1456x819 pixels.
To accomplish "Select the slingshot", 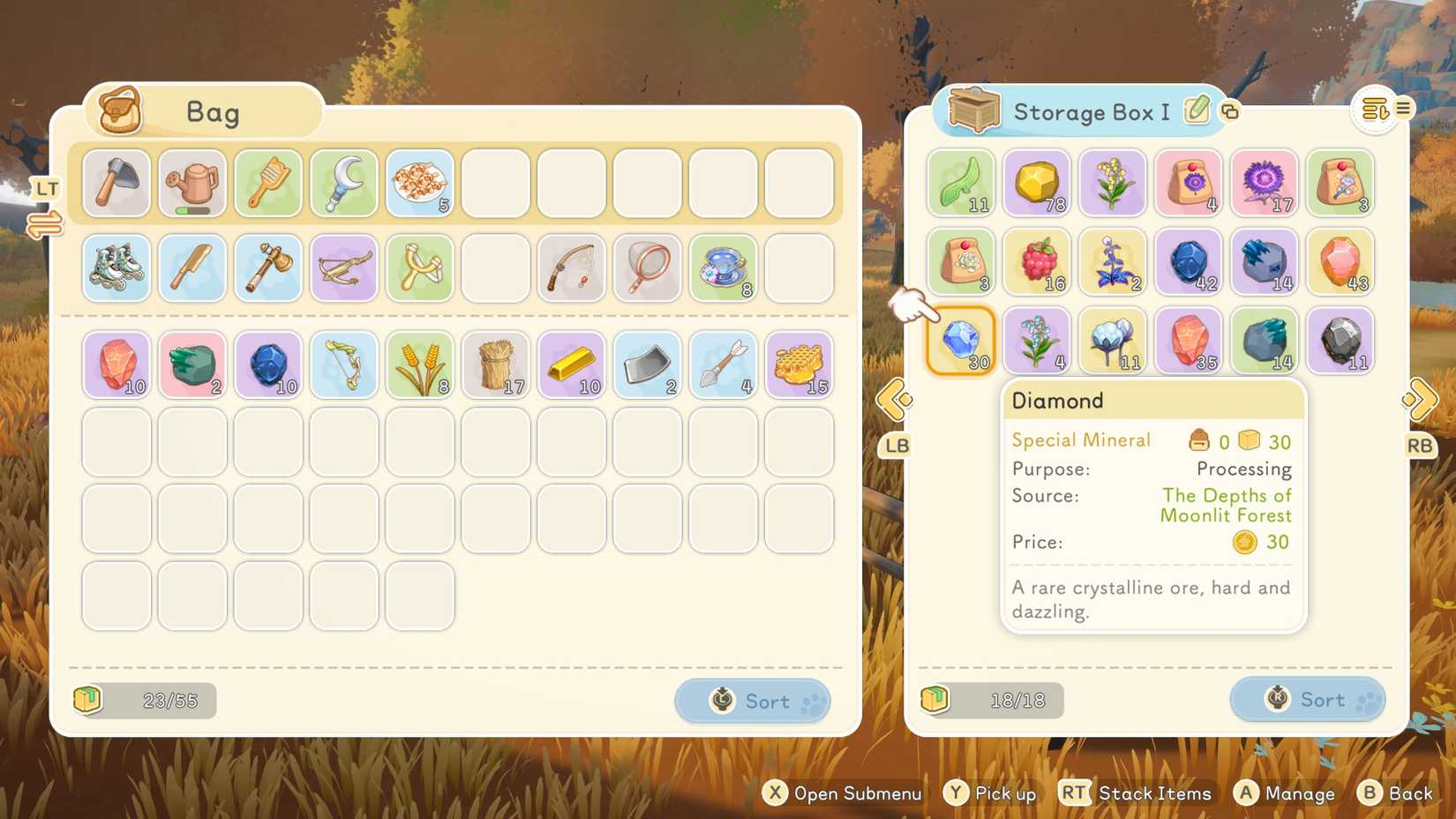I will click(419, 268).
